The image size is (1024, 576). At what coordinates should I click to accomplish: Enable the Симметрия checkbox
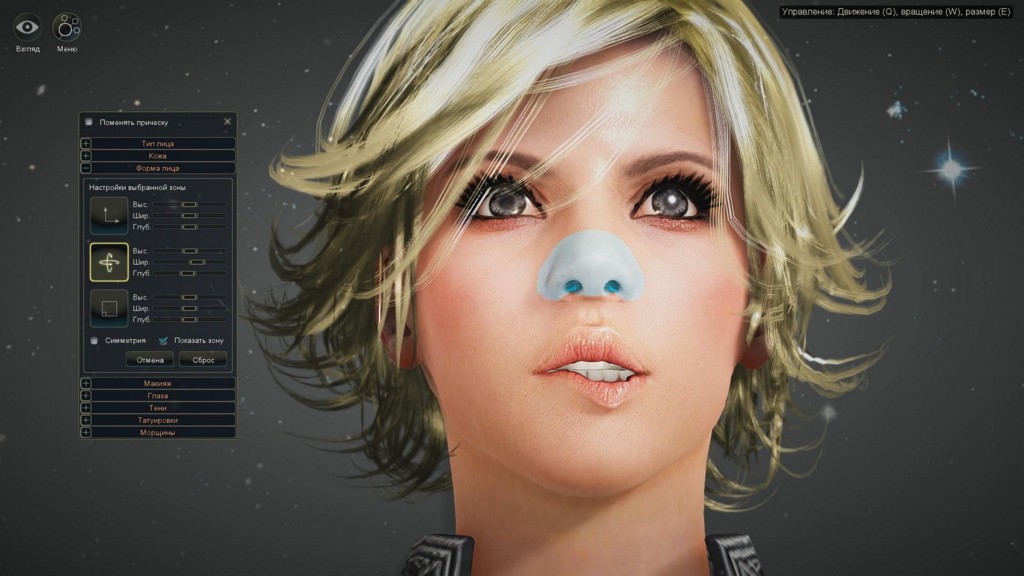click(x=94, y=340)
